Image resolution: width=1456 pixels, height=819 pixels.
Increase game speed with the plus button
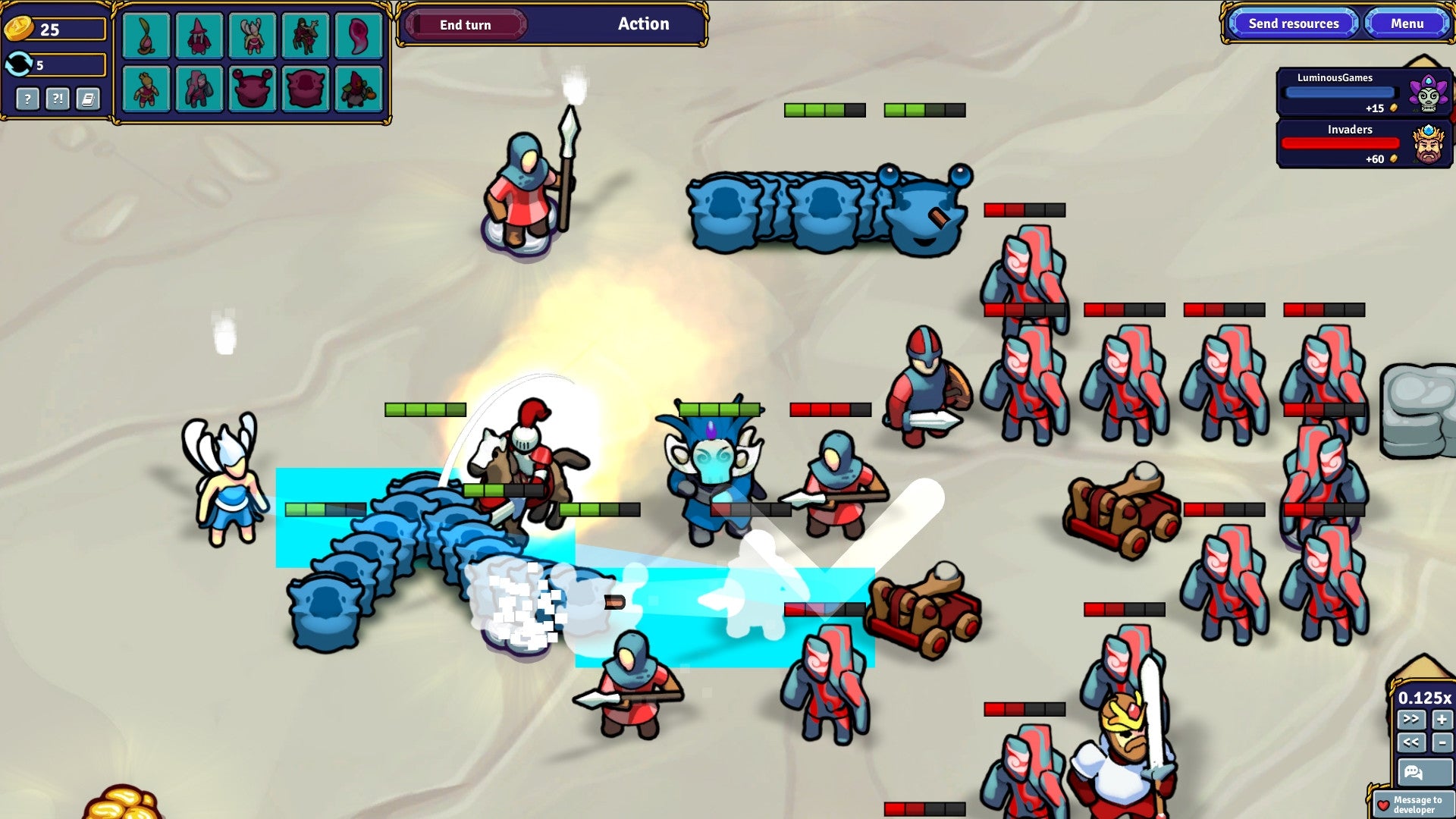pyautogui.click(x=1441, y=719)
